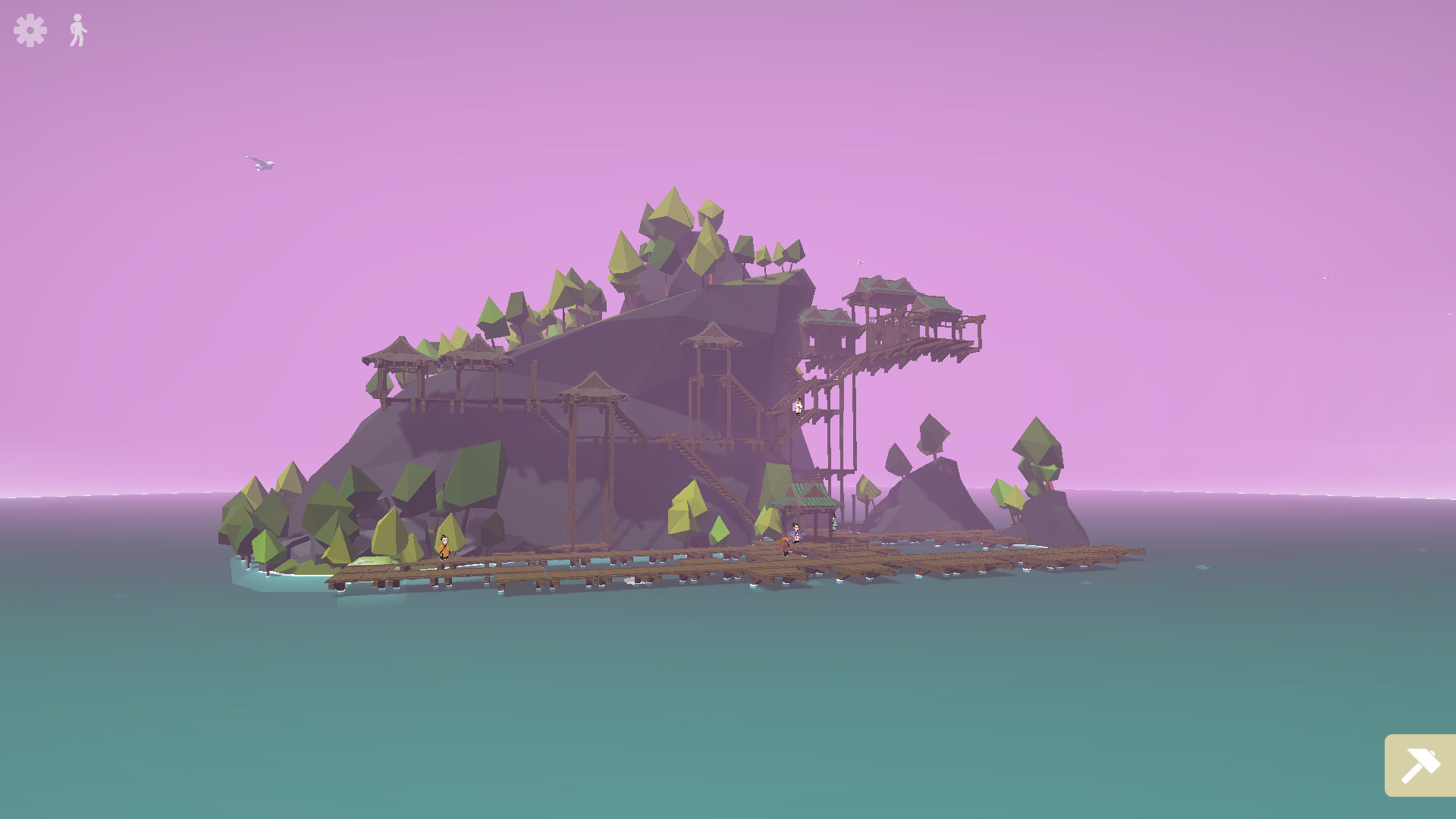The width and height of the screenshot is (1456, 819).
Task: Click the gear settings button
Action: click(x=28, y=30)
